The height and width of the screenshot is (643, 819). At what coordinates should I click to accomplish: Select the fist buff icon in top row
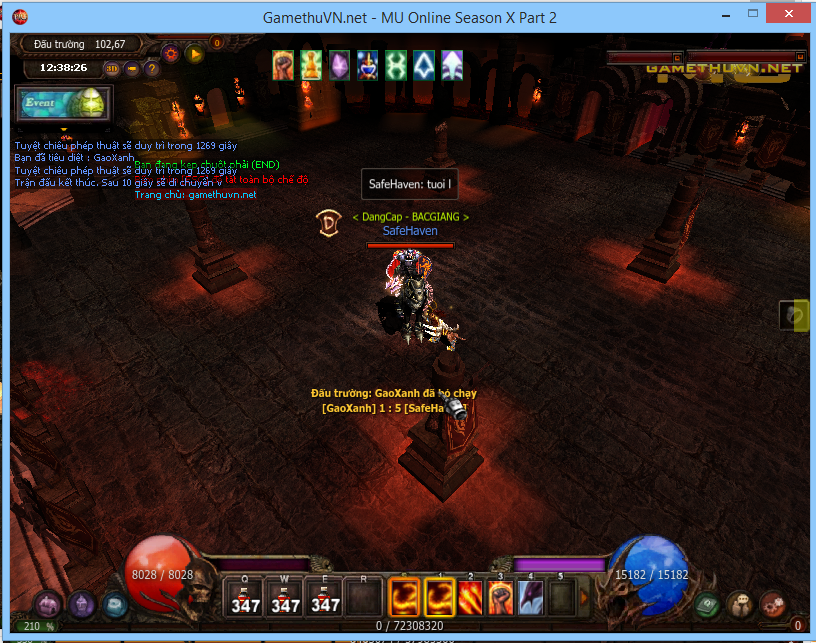(x=284, y=65)
